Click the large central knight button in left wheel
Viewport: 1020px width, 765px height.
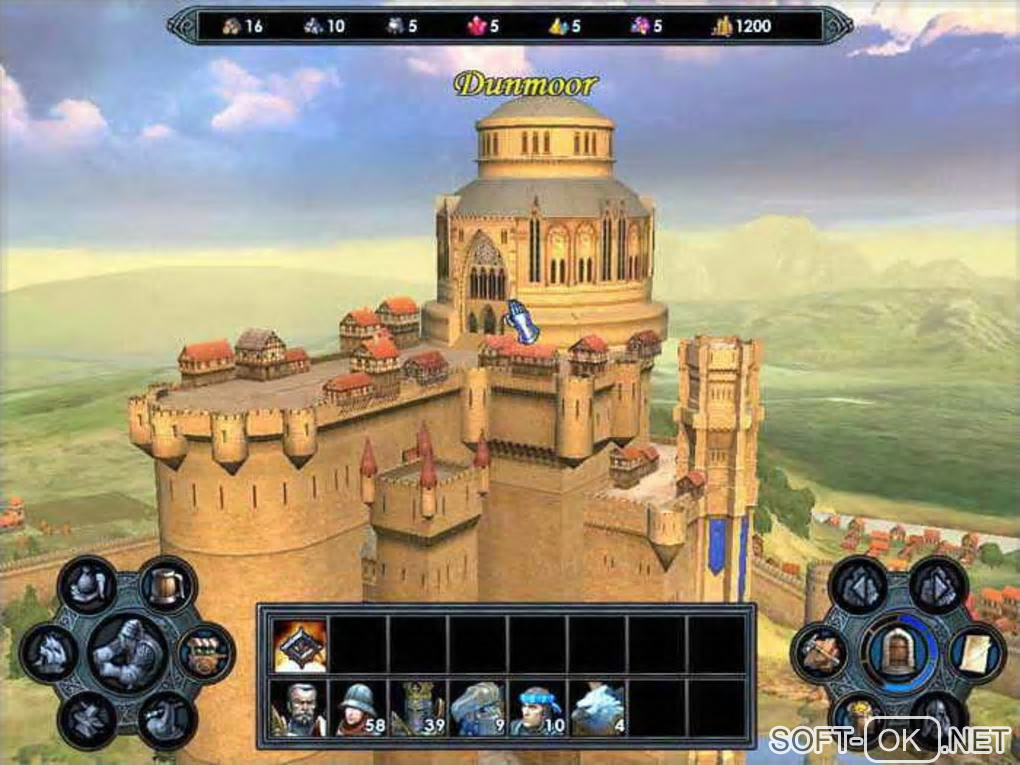click(x=126, y=652)
